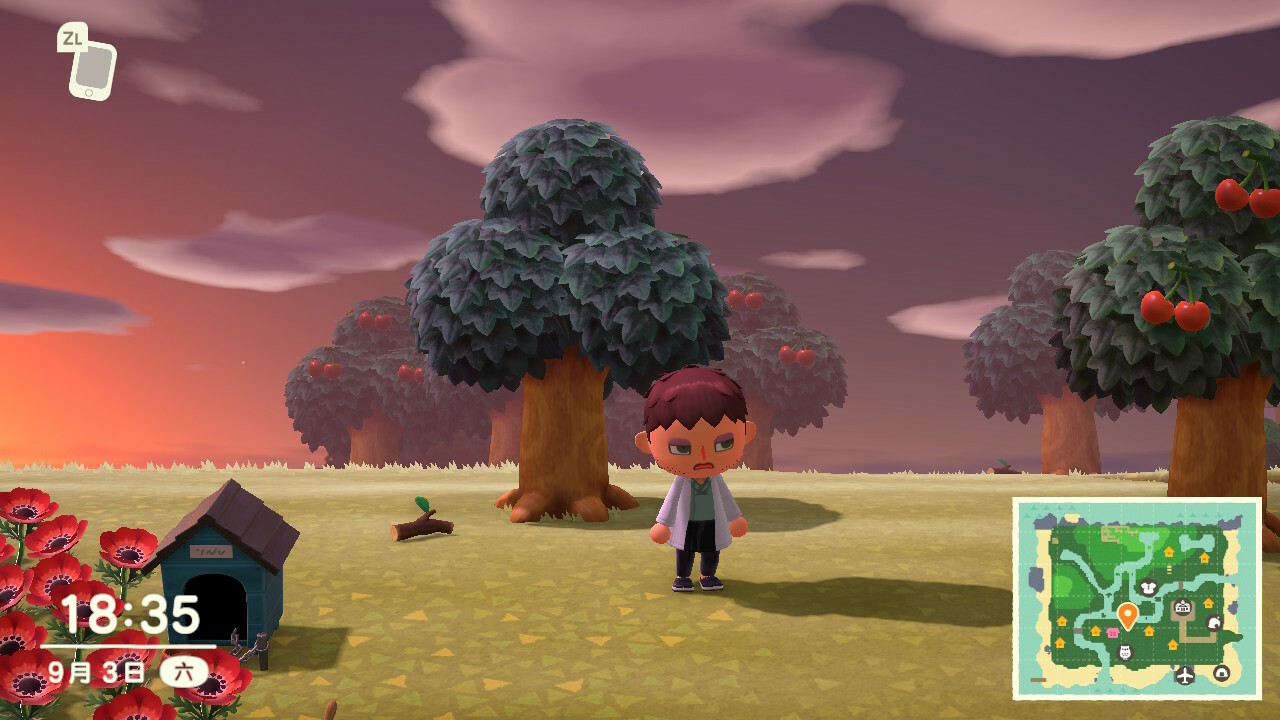Select the Nook's Cranny leaf marker

1214,622
